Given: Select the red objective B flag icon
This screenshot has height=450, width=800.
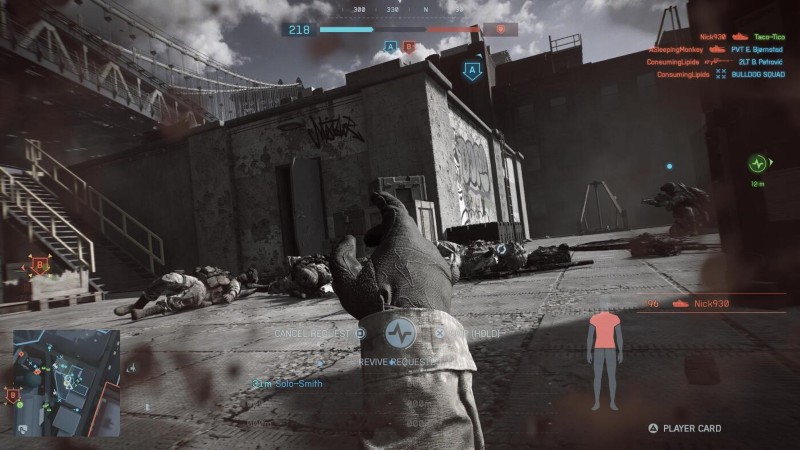Looking at the screenshot, I should click(408, 46).
